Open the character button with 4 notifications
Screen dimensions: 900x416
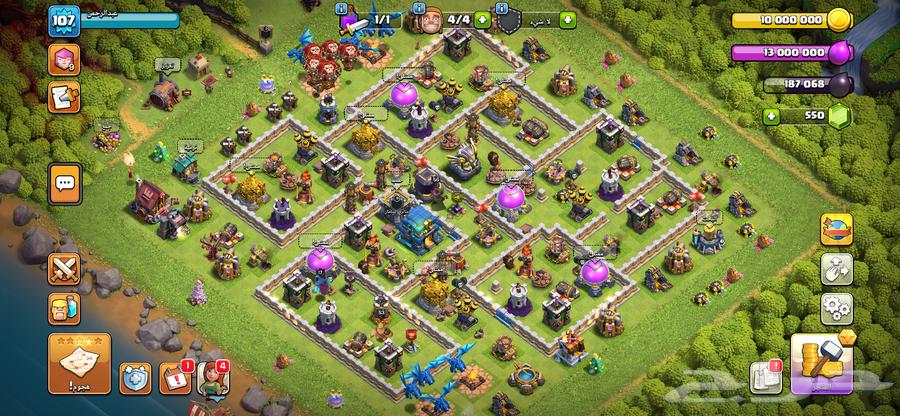pos(213,378)
